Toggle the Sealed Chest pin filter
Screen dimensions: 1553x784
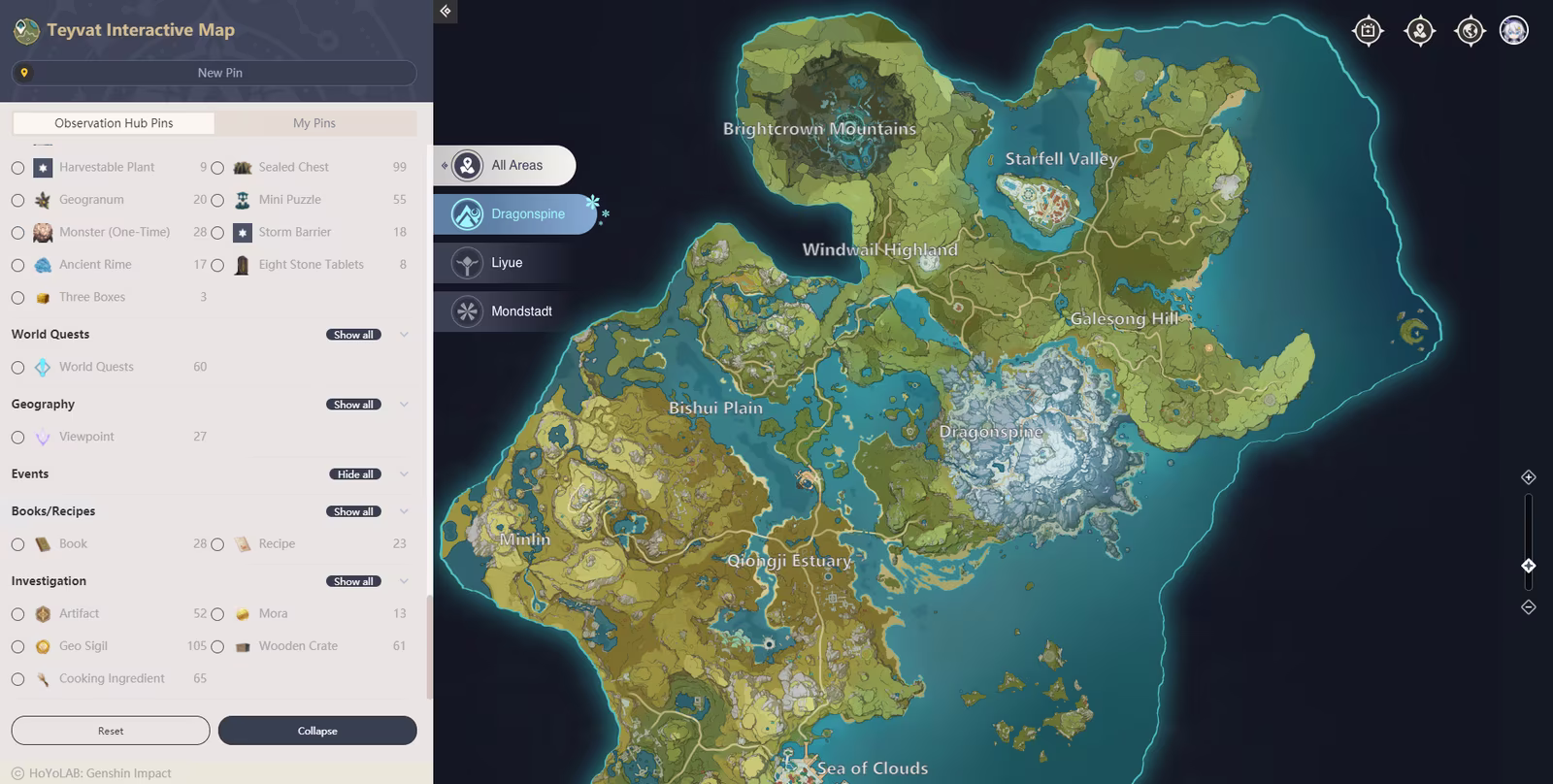[x=217, y=168]
